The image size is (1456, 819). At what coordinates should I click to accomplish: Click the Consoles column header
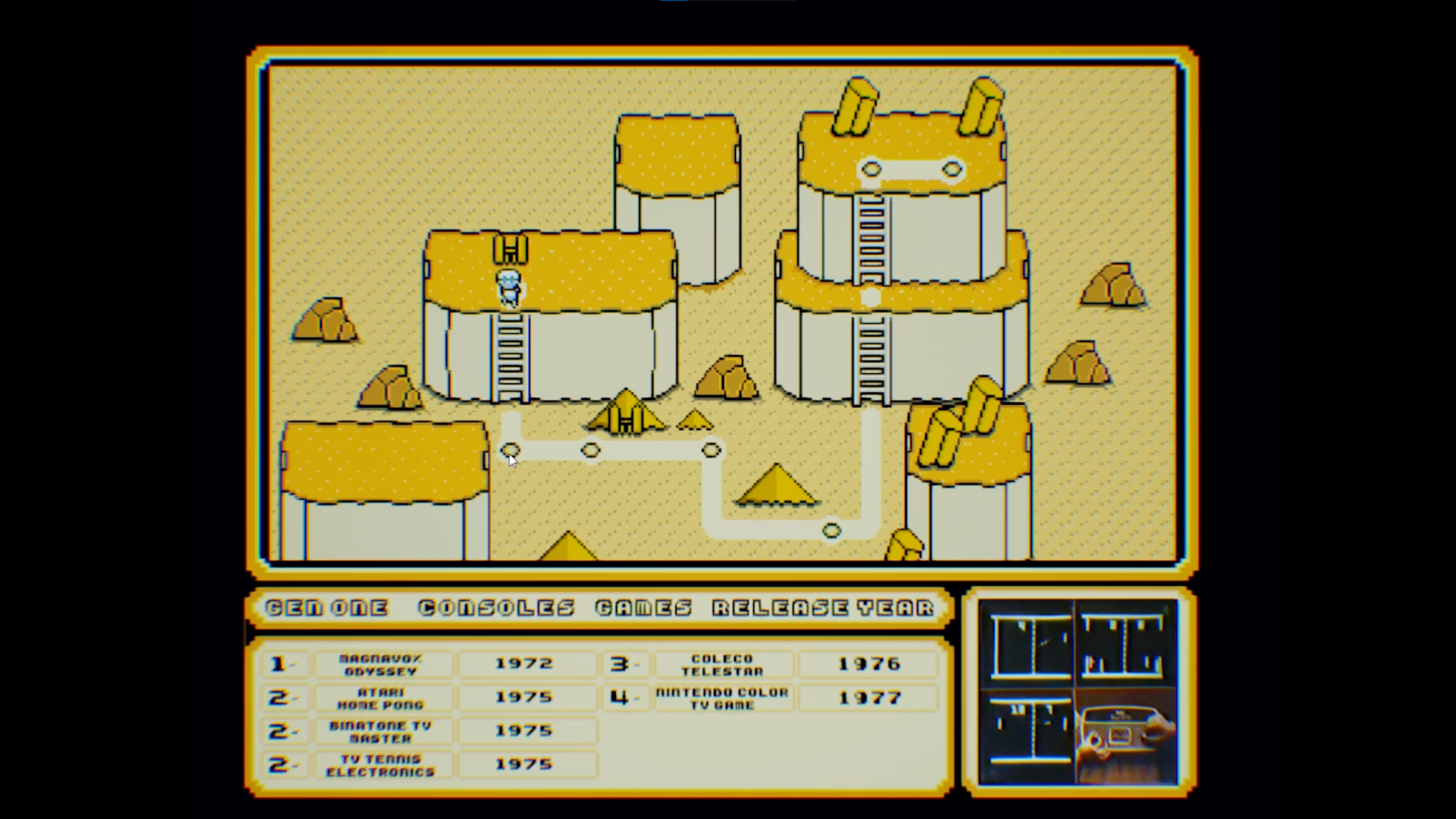click(497, 608)
